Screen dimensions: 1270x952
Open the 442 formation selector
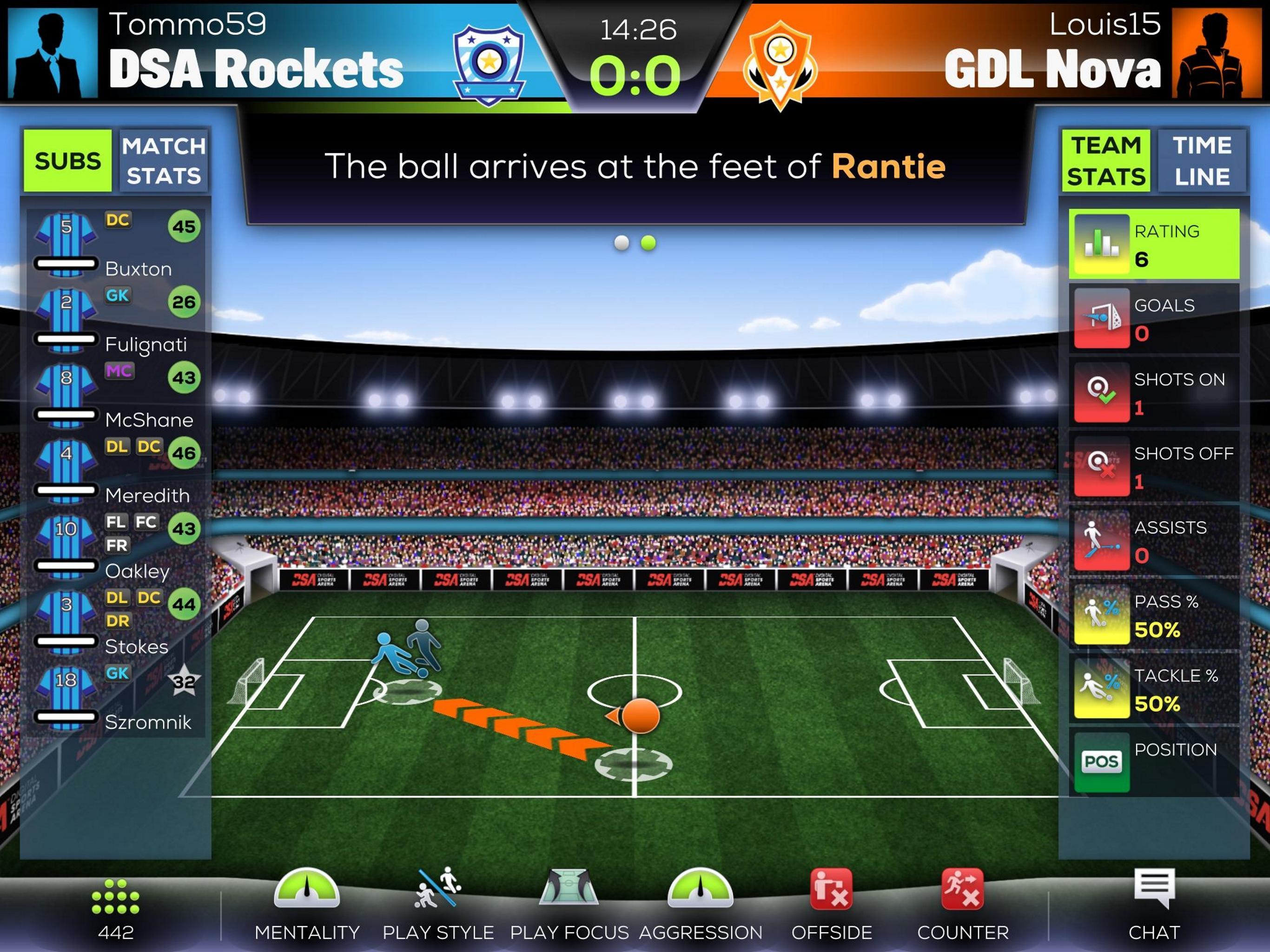tap(115, 907)
